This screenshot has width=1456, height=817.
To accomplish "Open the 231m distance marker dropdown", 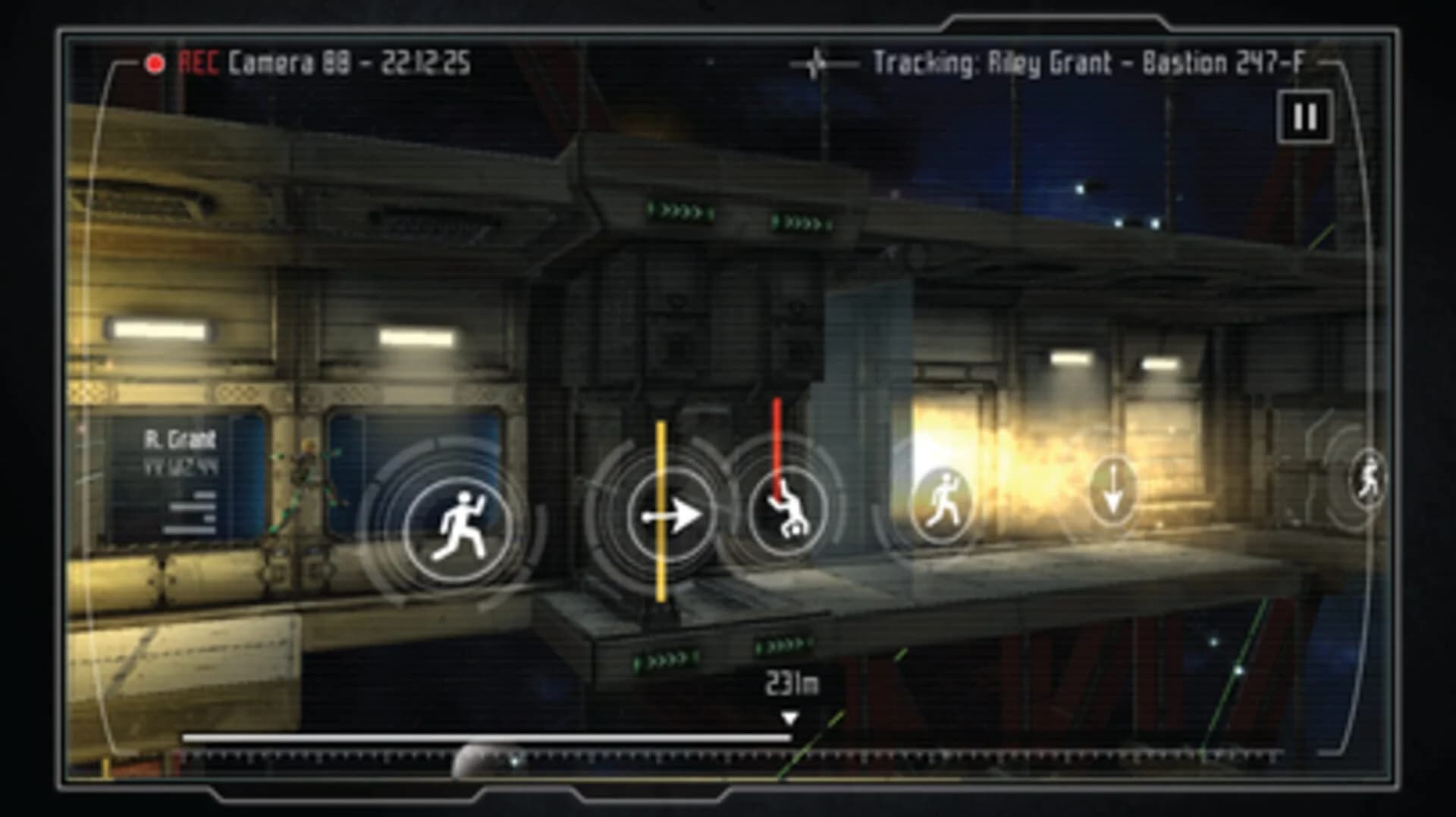I will pyautogui.click(x=790, y=681).
